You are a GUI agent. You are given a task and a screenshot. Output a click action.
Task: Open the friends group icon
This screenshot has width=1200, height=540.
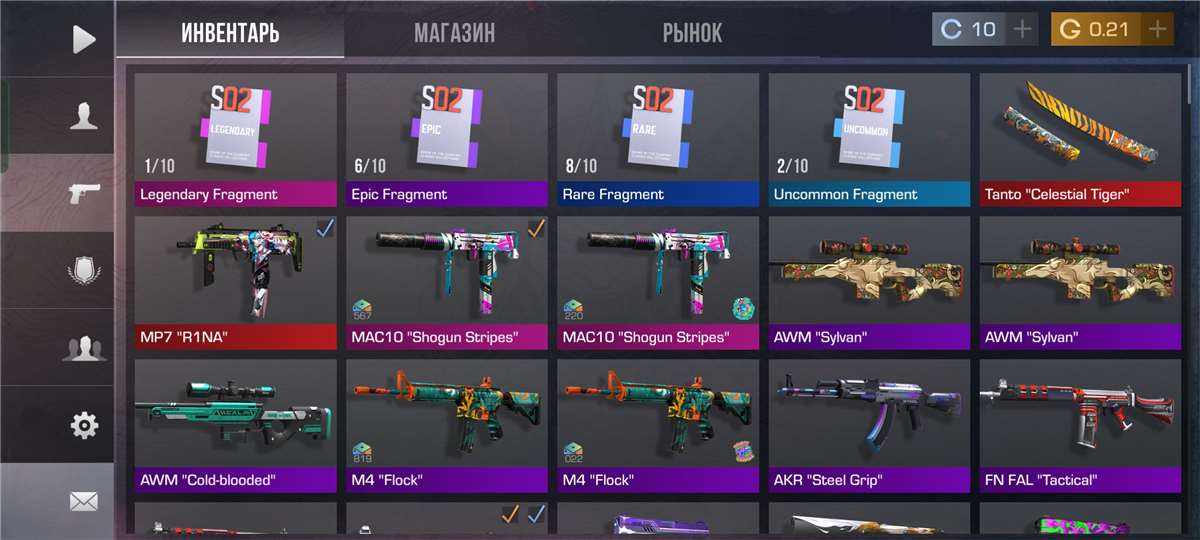(84, 348)
